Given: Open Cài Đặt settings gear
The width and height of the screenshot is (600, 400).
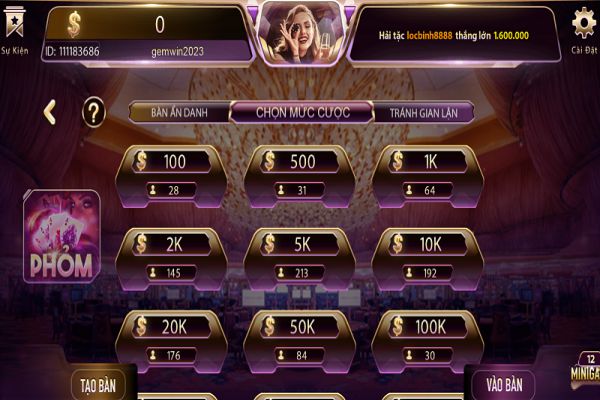Looking at the screenshot, I should click(x=583, y=27).
